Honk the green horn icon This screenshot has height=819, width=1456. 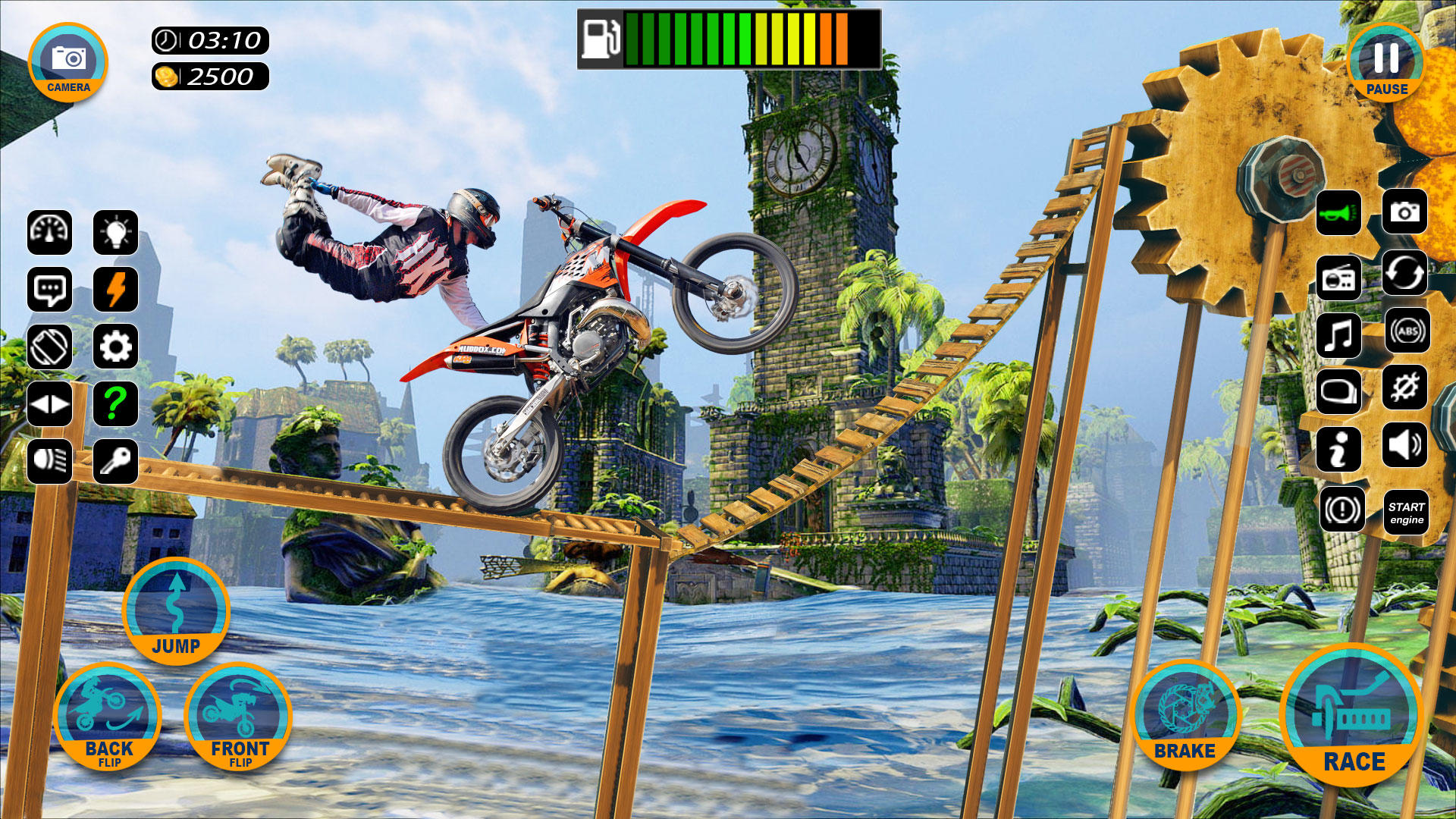[x=1338, y=212]
